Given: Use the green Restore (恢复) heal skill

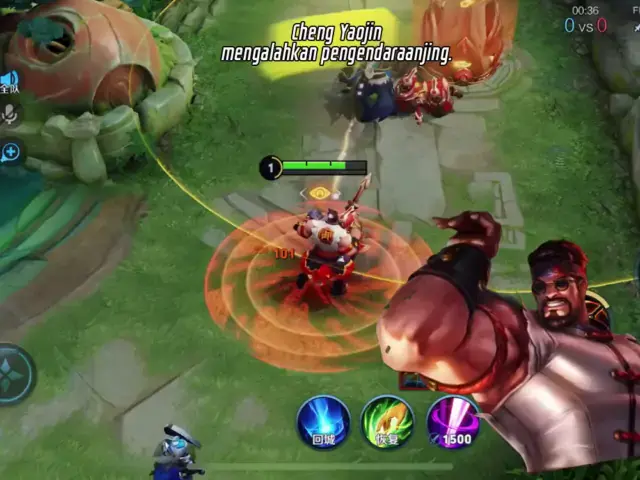Looking at the screenshot, I should [387, 421].
